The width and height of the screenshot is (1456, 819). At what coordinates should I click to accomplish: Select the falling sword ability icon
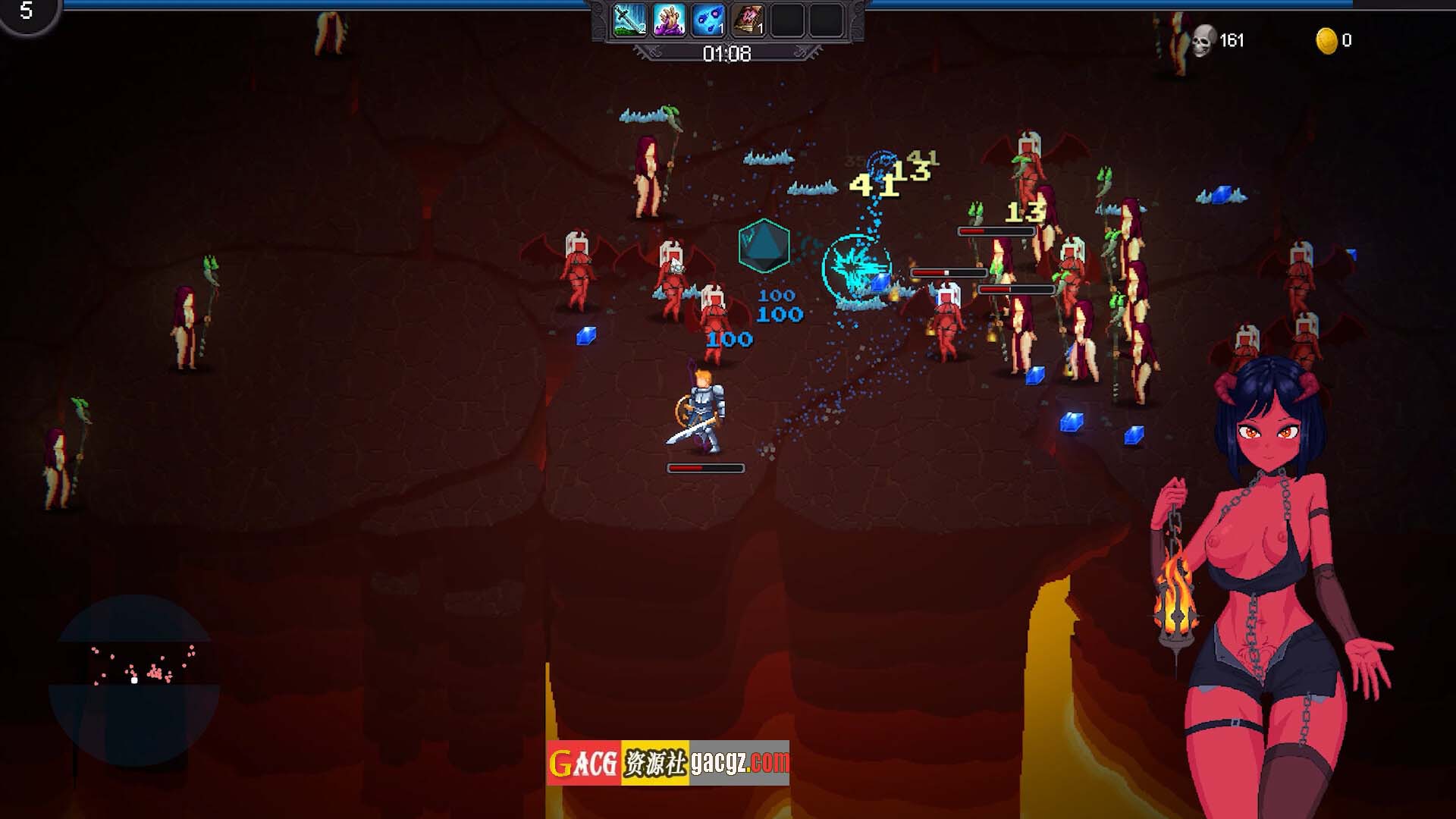(629, 20)
